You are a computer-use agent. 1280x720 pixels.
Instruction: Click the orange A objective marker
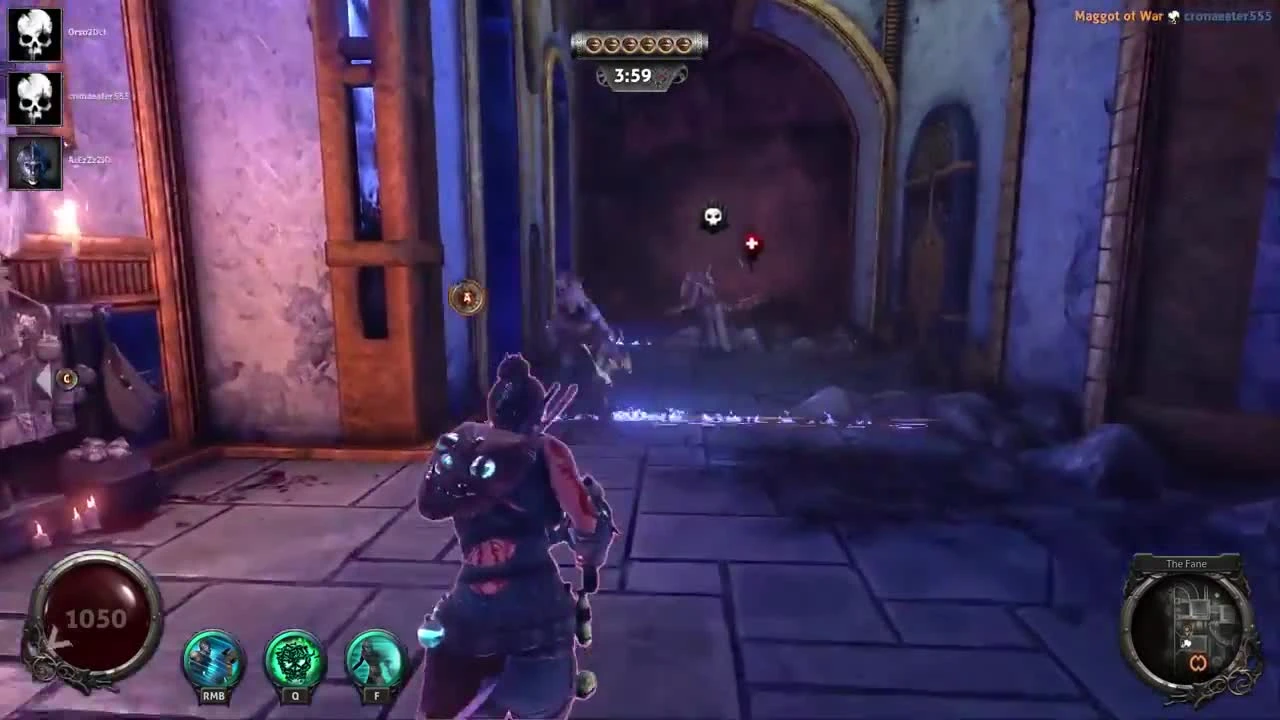(467, 298)
